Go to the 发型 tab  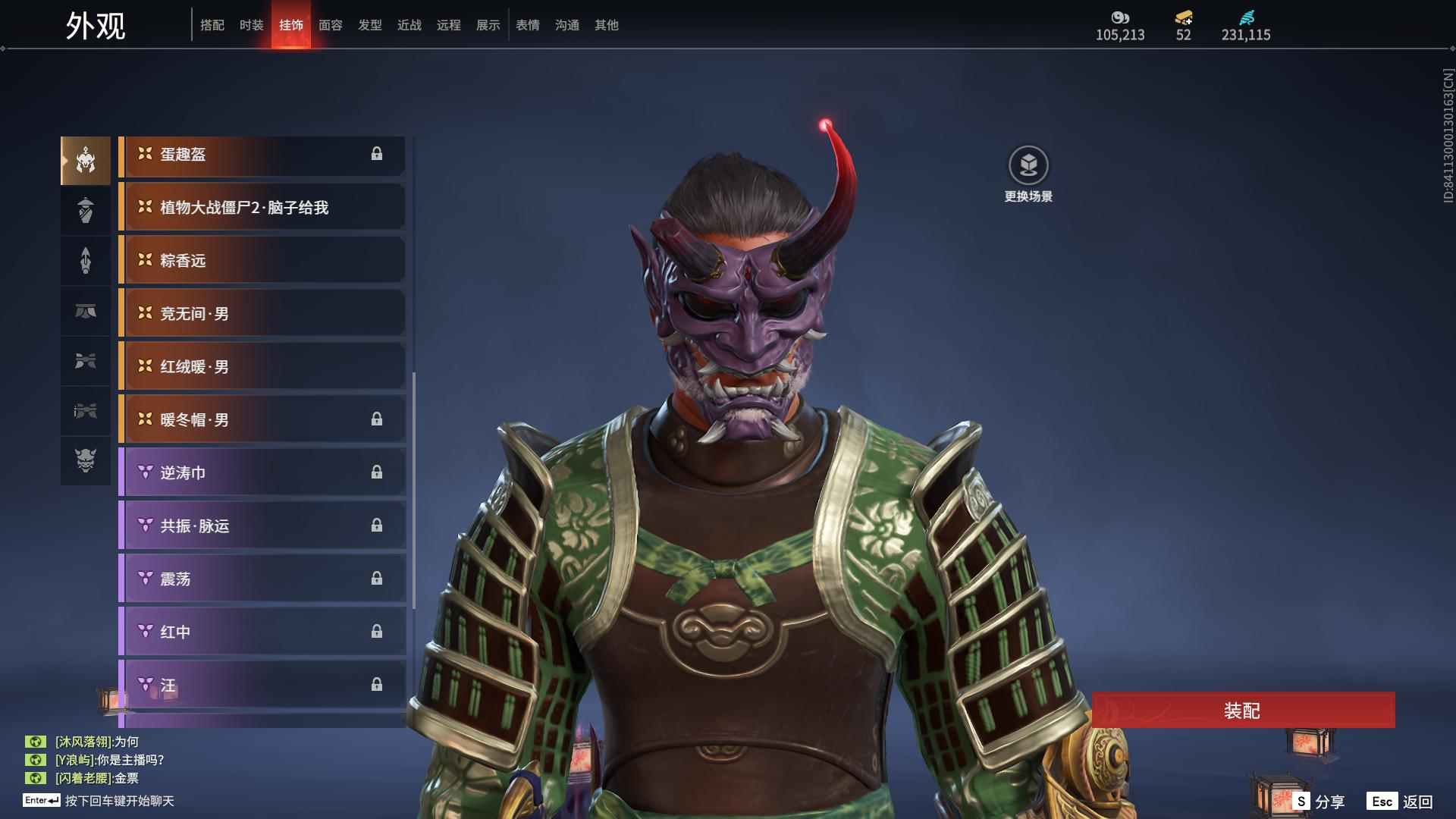pos(370,25)
